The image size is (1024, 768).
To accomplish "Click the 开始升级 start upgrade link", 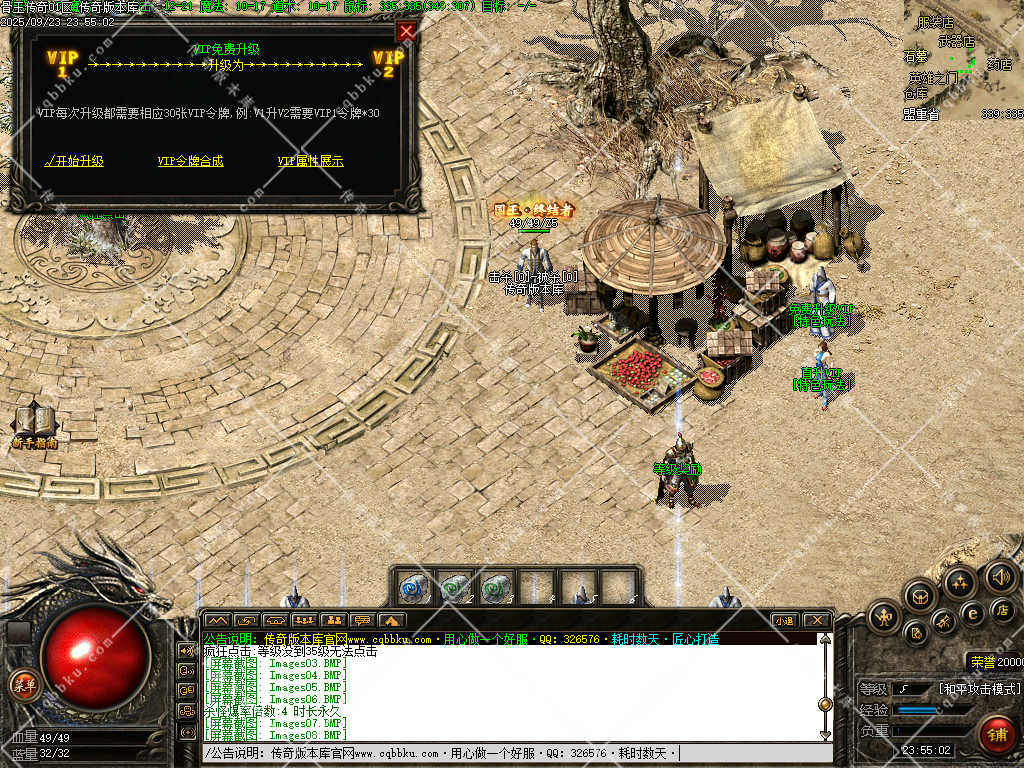I will [x=75, y=161].
